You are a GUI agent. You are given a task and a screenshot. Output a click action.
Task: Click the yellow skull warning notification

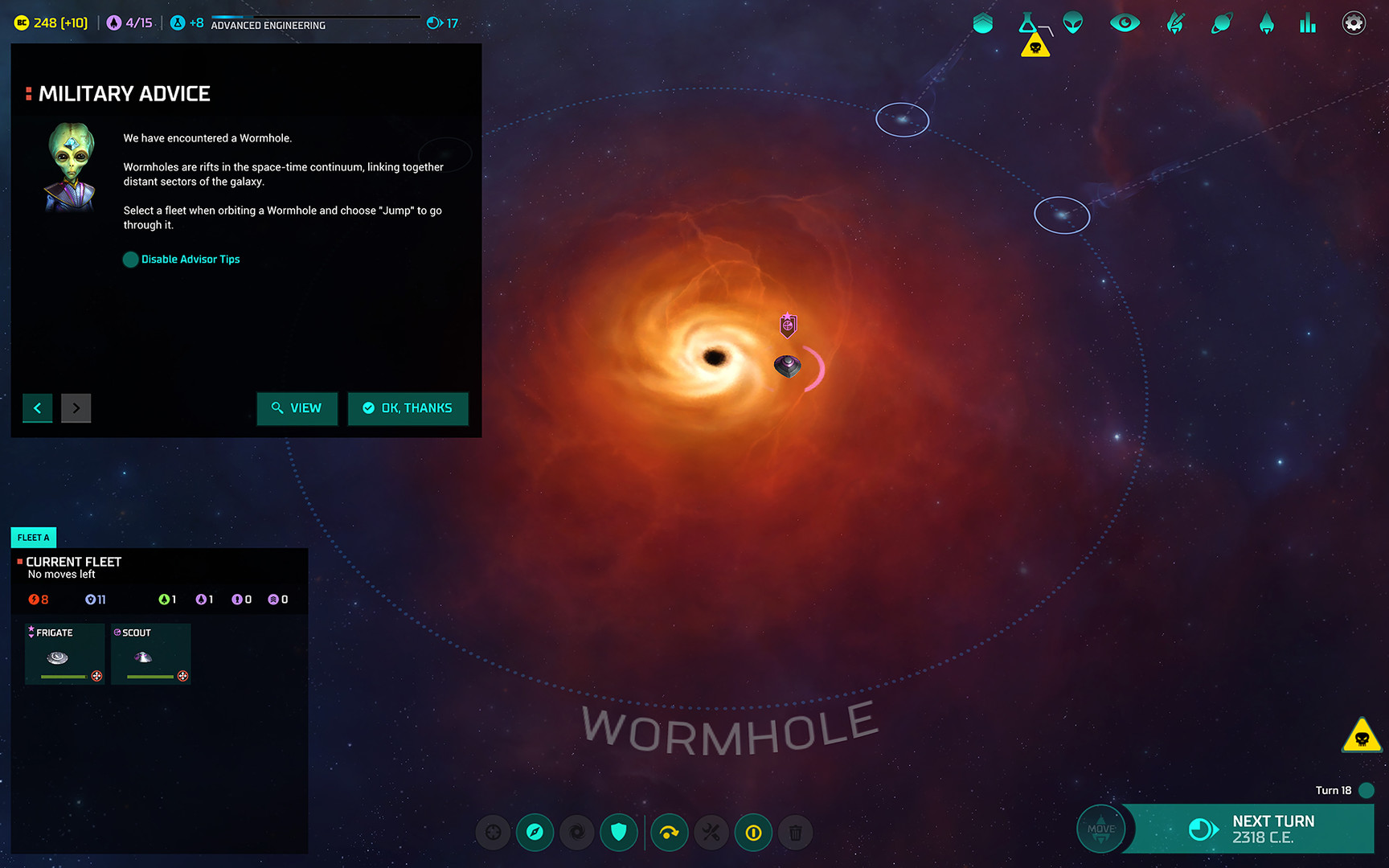[1362, 736]
